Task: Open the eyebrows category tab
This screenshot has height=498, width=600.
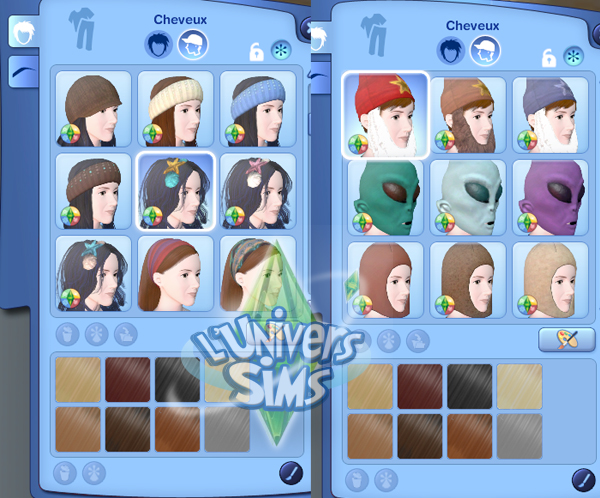Action: coord(22,72)
